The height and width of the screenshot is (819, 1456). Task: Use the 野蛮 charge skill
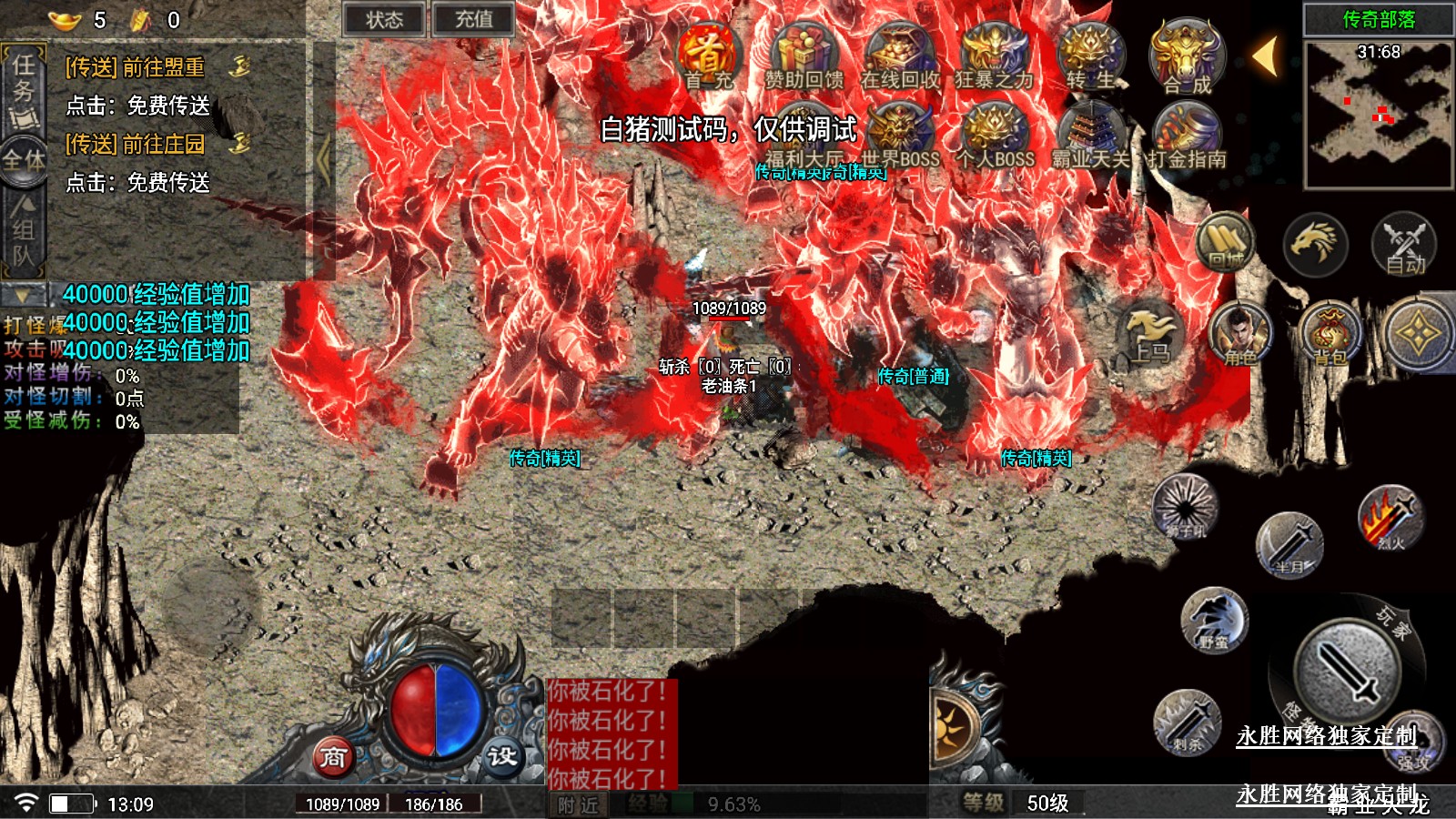pyautogui.click(x=1213, y=621)
